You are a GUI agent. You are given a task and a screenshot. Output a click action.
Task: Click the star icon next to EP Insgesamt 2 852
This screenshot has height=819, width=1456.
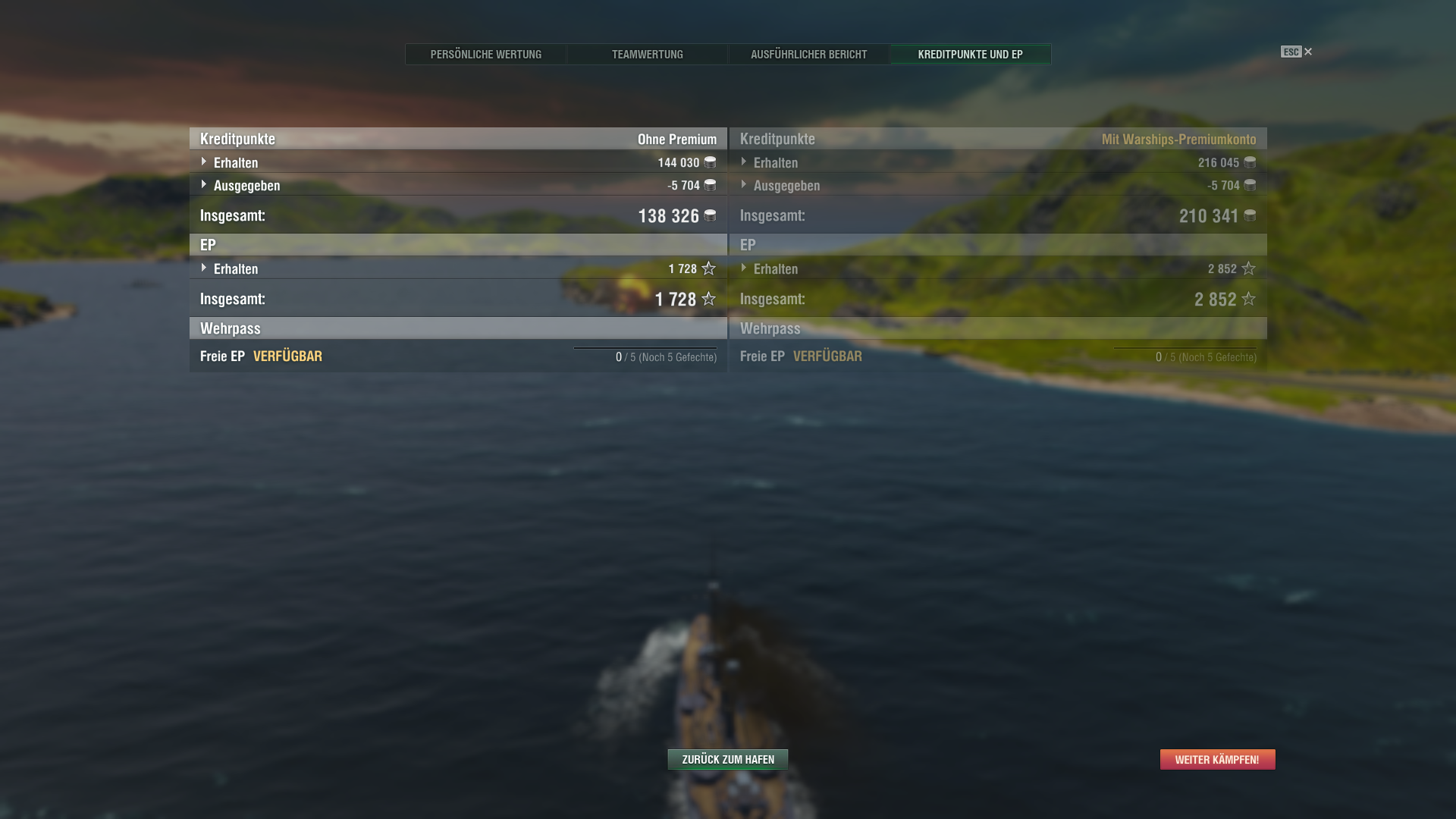[x=1248, y=299]
